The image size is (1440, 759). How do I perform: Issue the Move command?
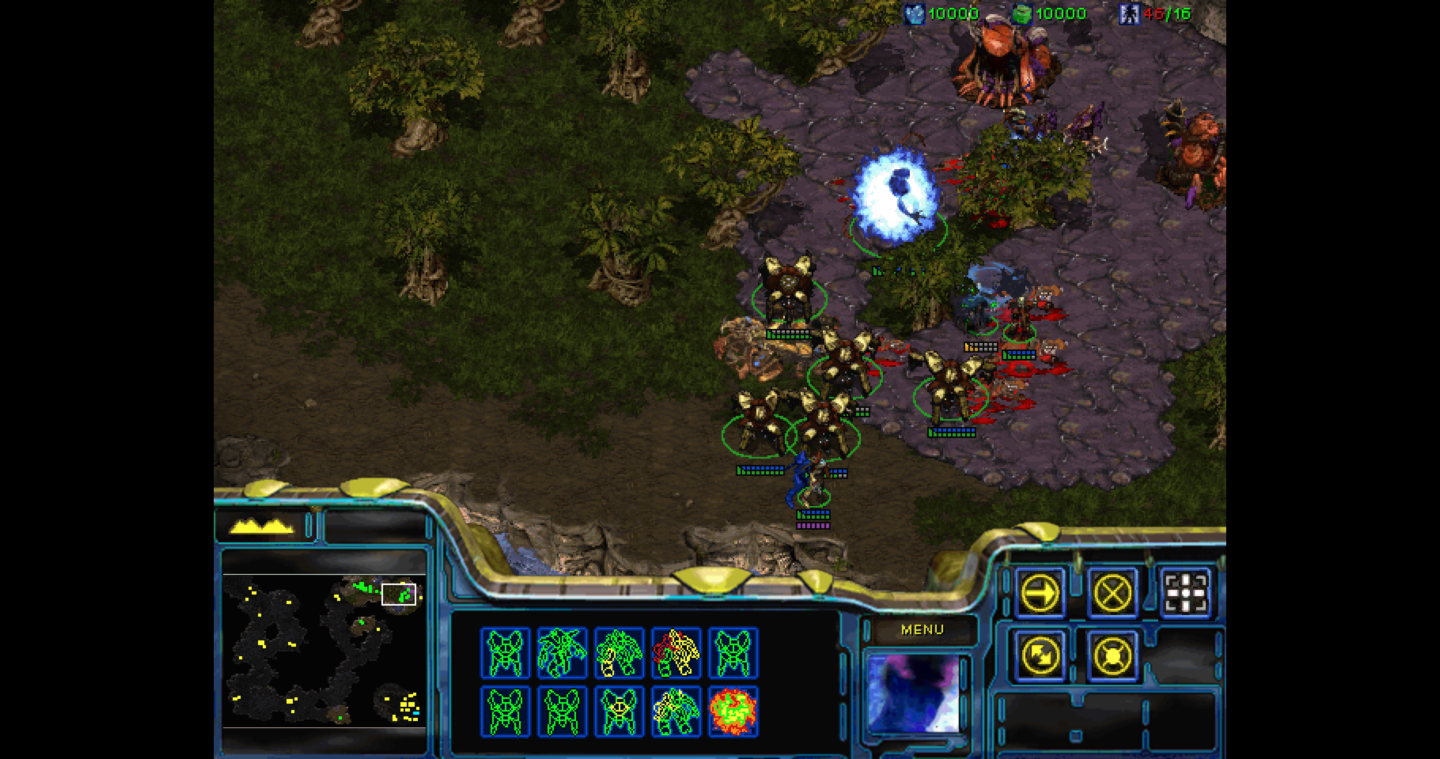click(1040, 592)
